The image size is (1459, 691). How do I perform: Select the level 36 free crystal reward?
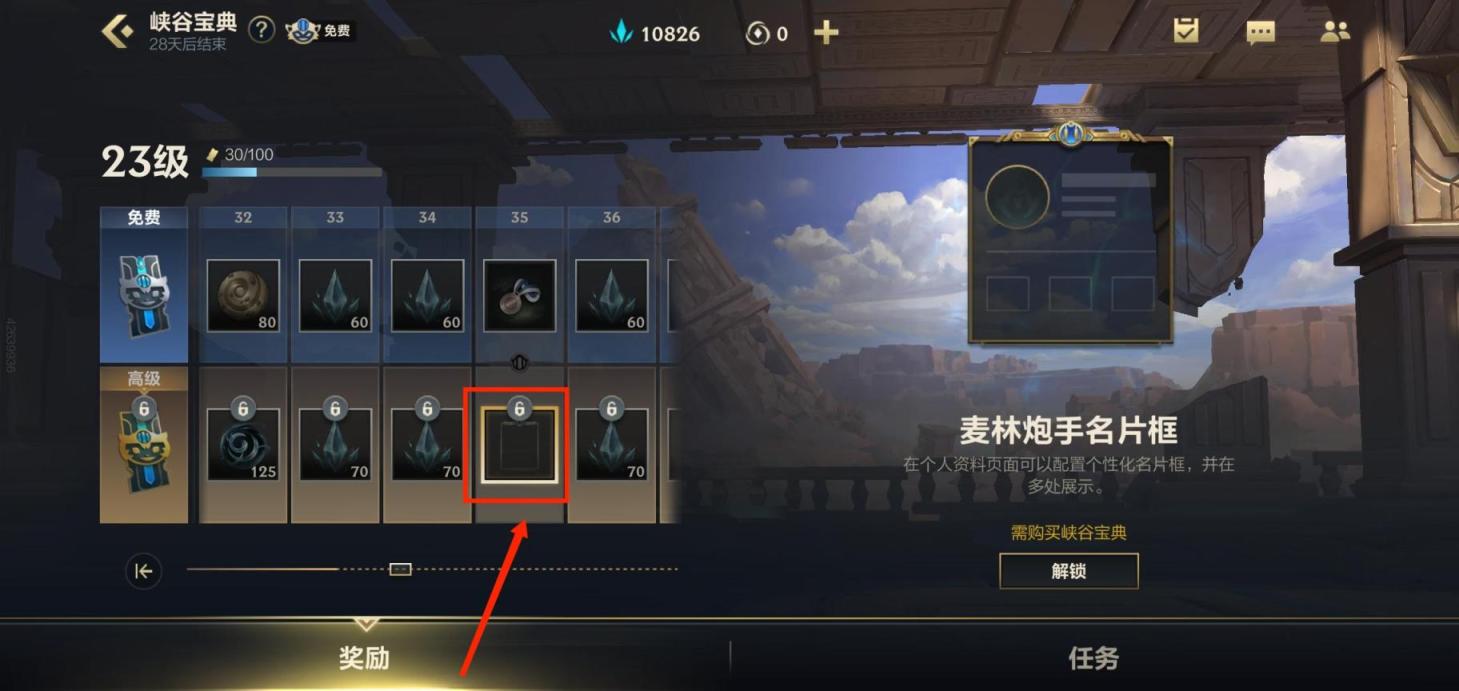pos(611,296)
